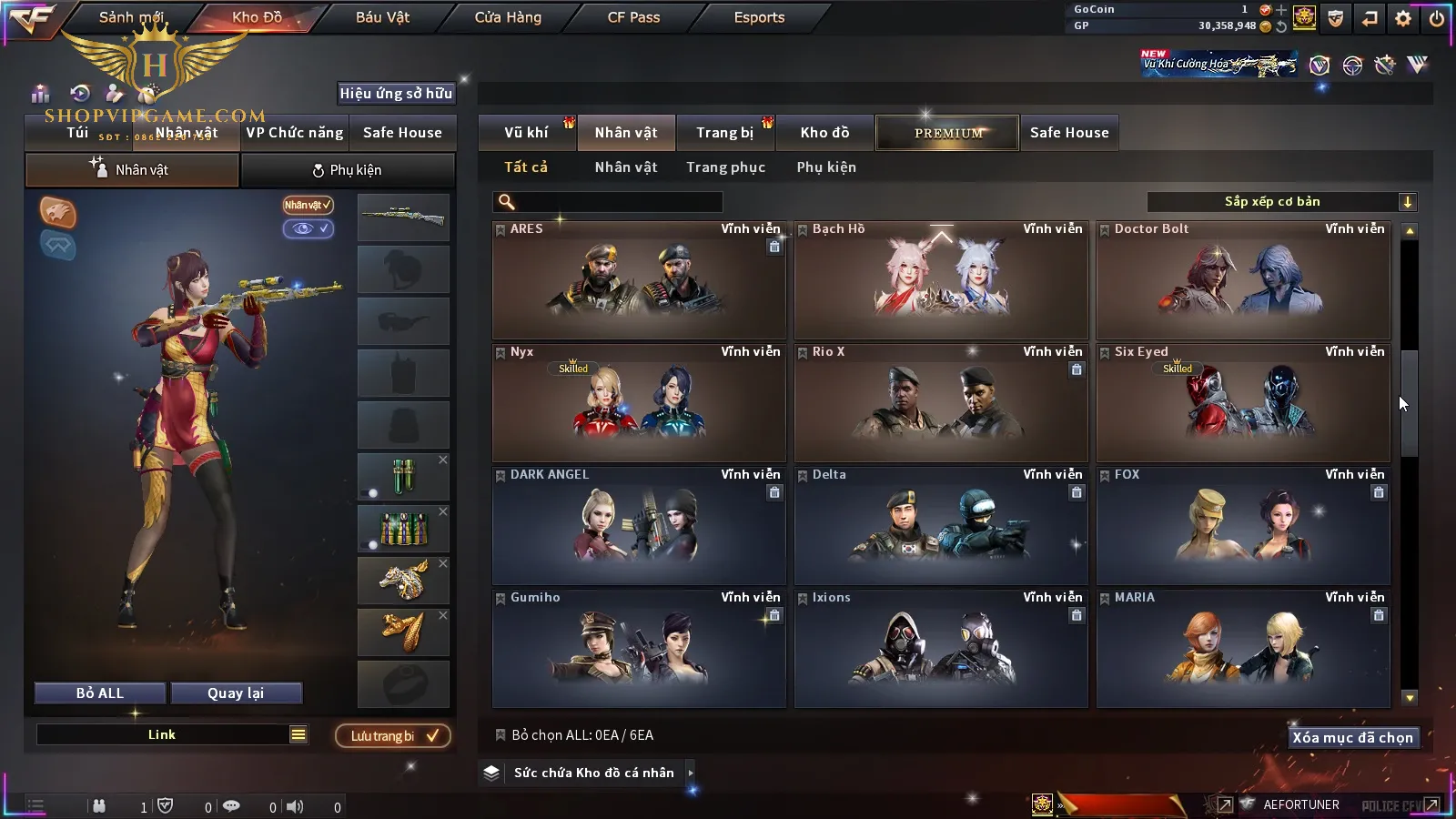Click Xóa mục đã chọn button
This screenshot has width=1456, height=819.
click(x=1352, y=738)
